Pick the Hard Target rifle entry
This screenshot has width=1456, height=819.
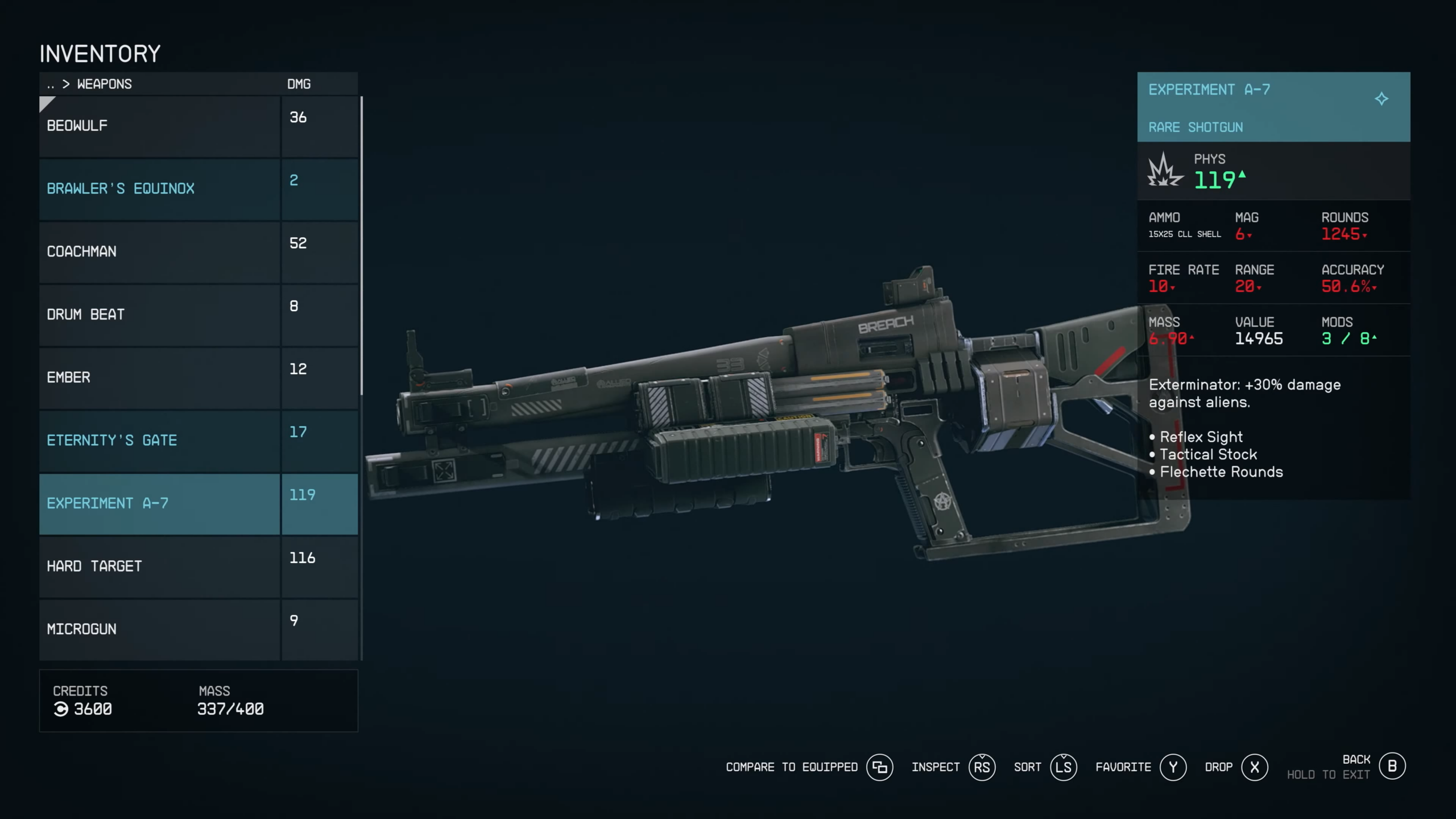(159, 566)
